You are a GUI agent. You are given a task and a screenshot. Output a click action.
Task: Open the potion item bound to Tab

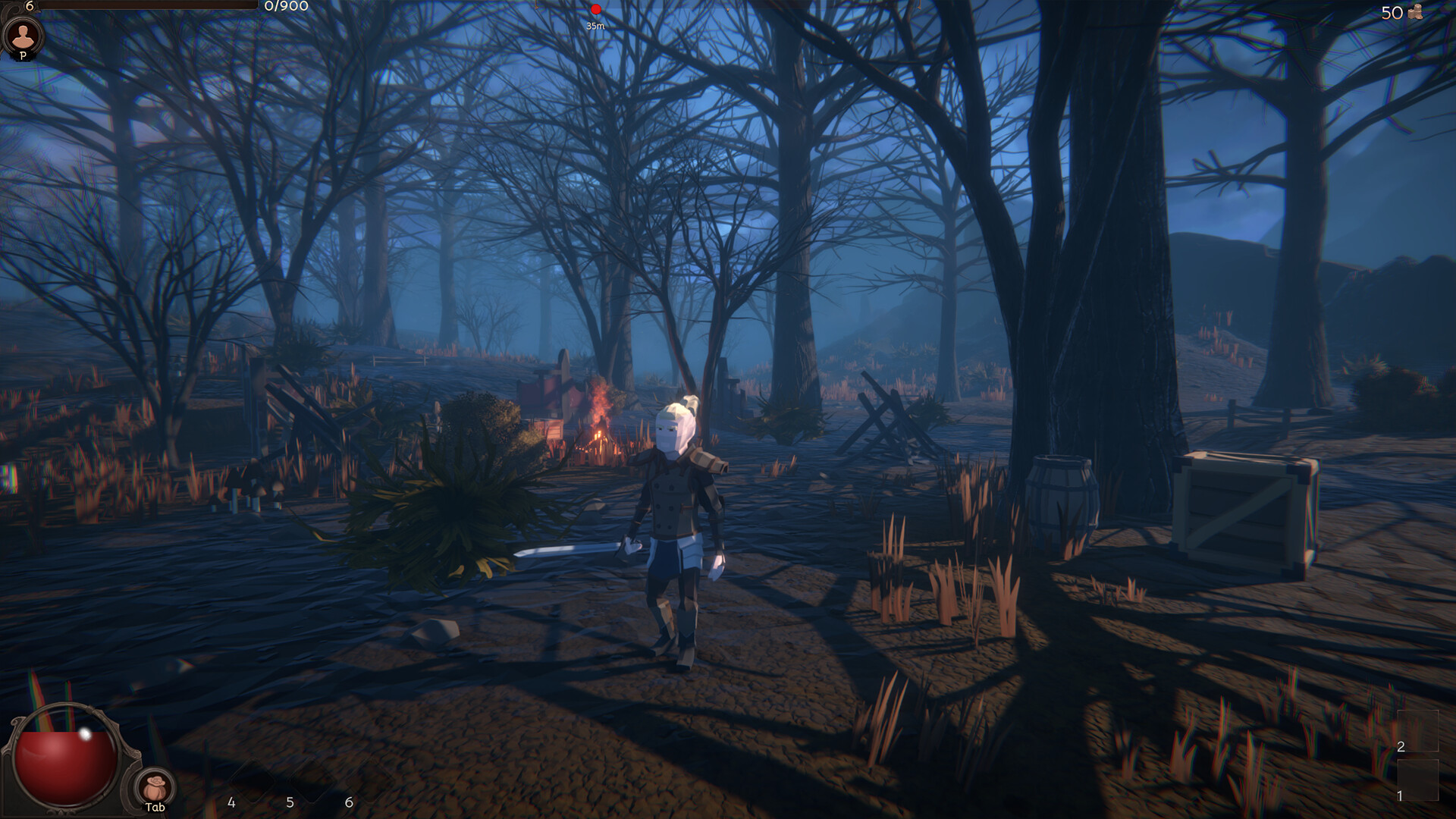(x=155, y=786)
